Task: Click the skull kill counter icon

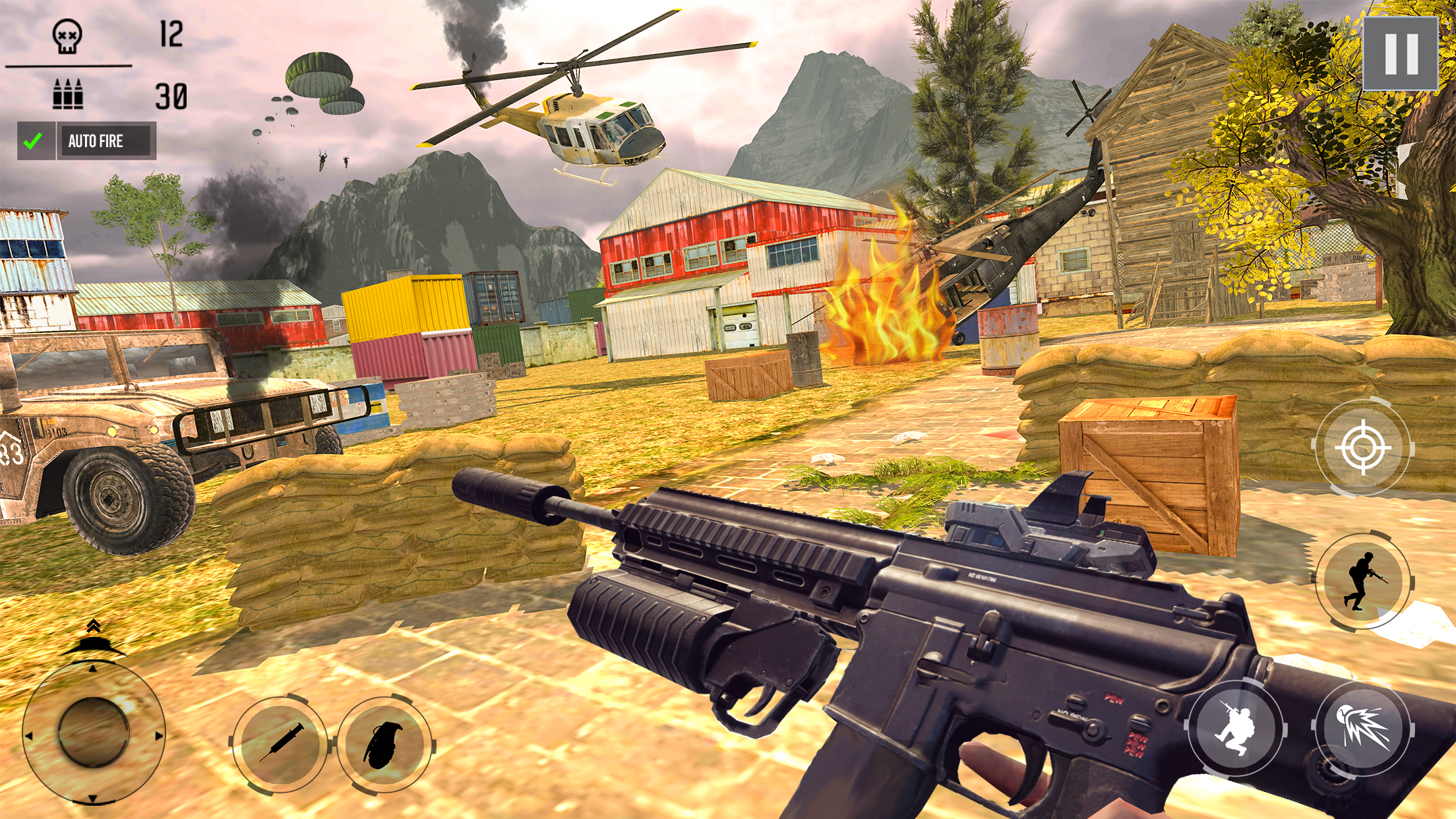Action: [x=67, y=36]
